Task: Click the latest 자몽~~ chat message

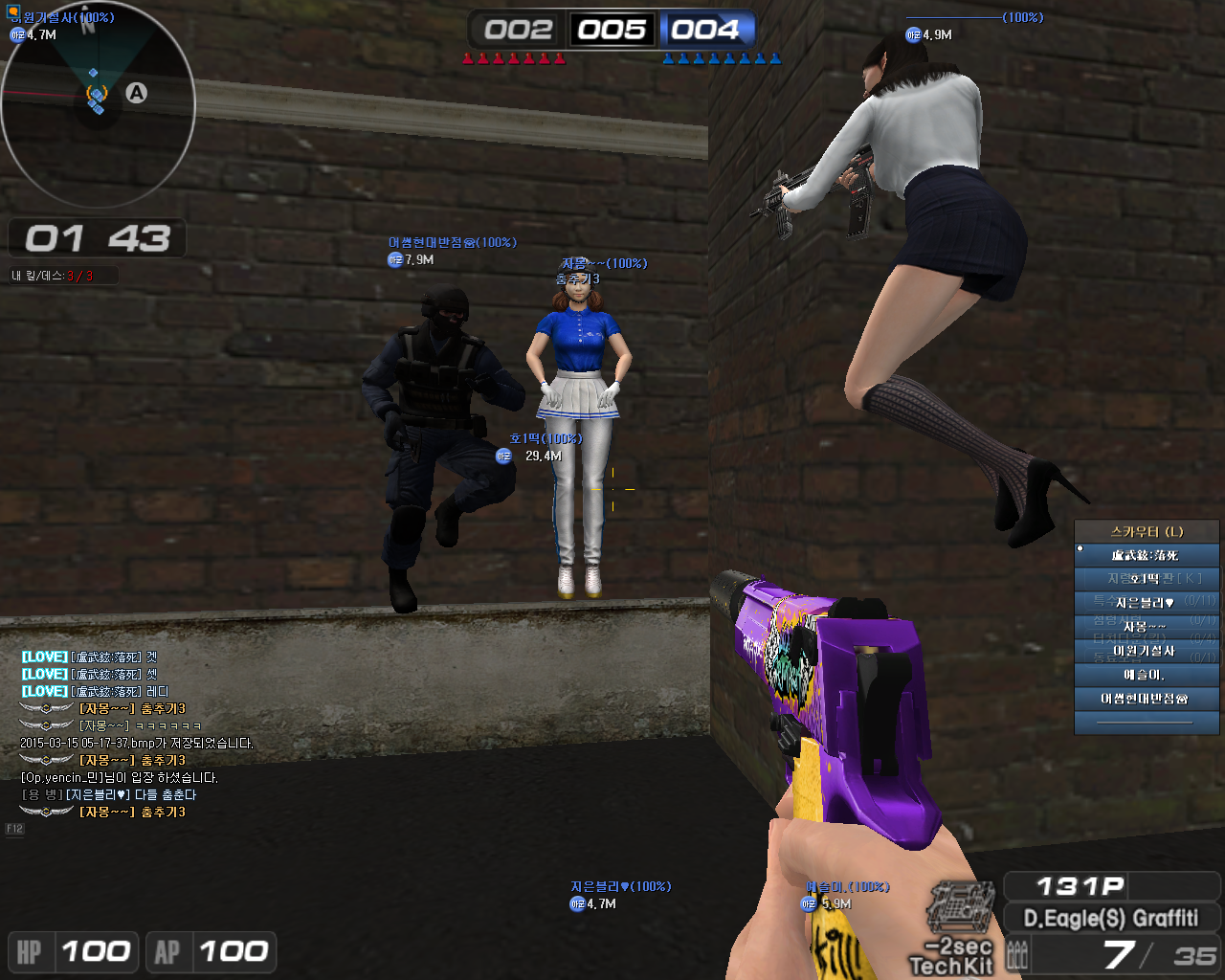Action: pos(132,812)
